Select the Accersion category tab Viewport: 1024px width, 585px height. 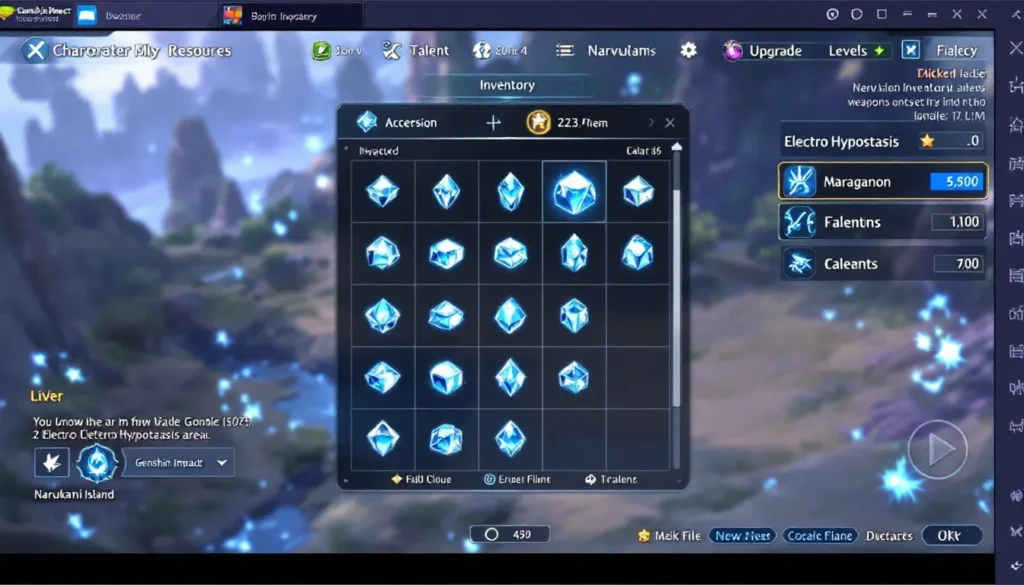click(398, 123)
